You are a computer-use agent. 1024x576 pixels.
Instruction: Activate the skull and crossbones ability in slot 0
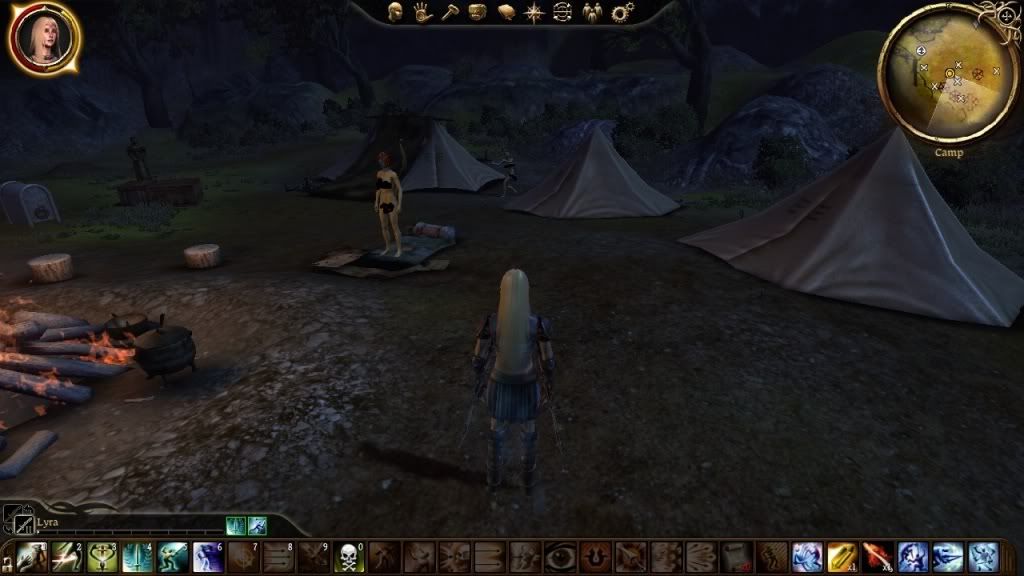(349, 557)
